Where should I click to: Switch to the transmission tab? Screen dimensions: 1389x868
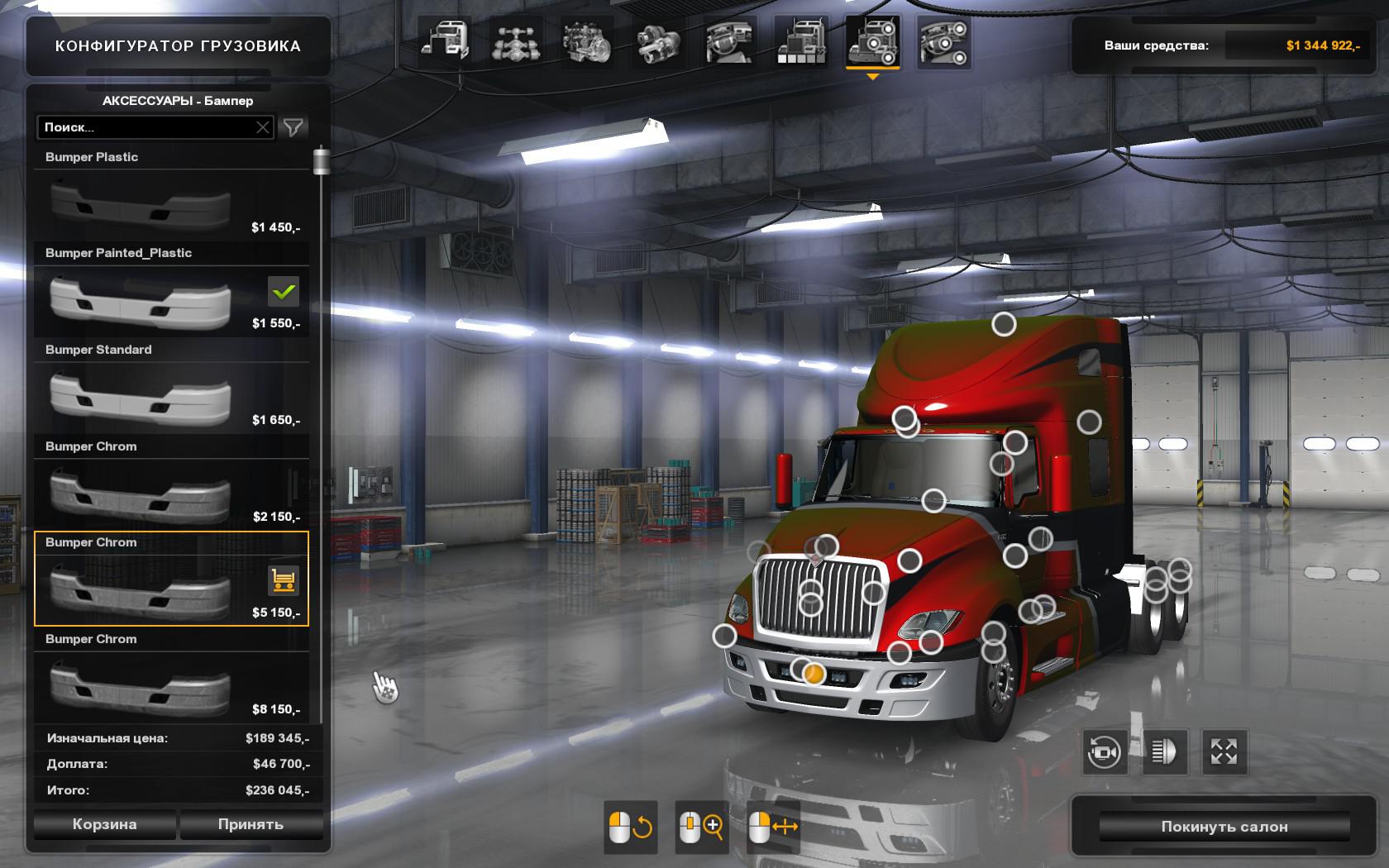pyautogui.click(x=658, y=42)
